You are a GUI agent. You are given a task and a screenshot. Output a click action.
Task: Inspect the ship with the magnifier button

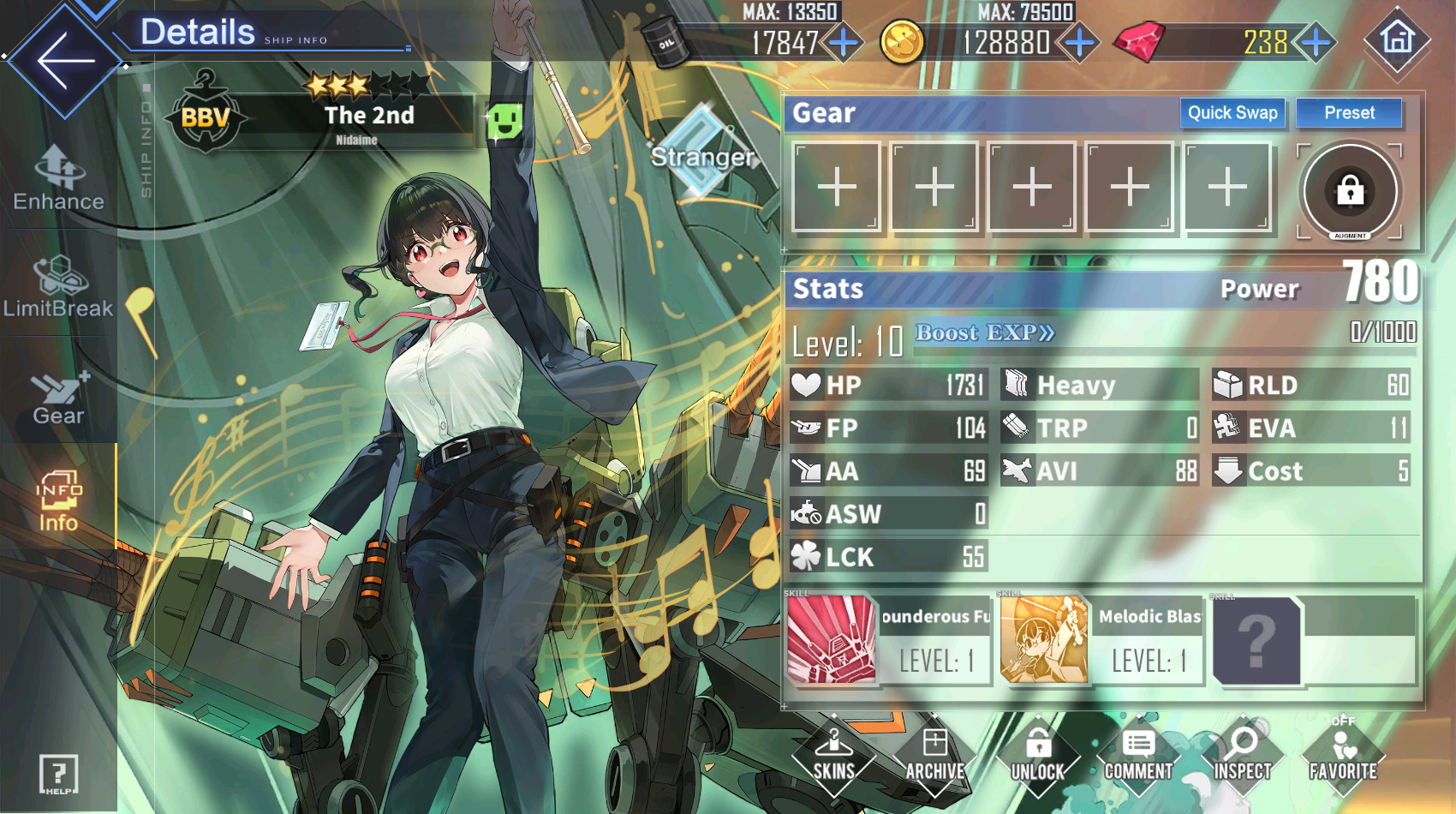[x=1242, y=756]
